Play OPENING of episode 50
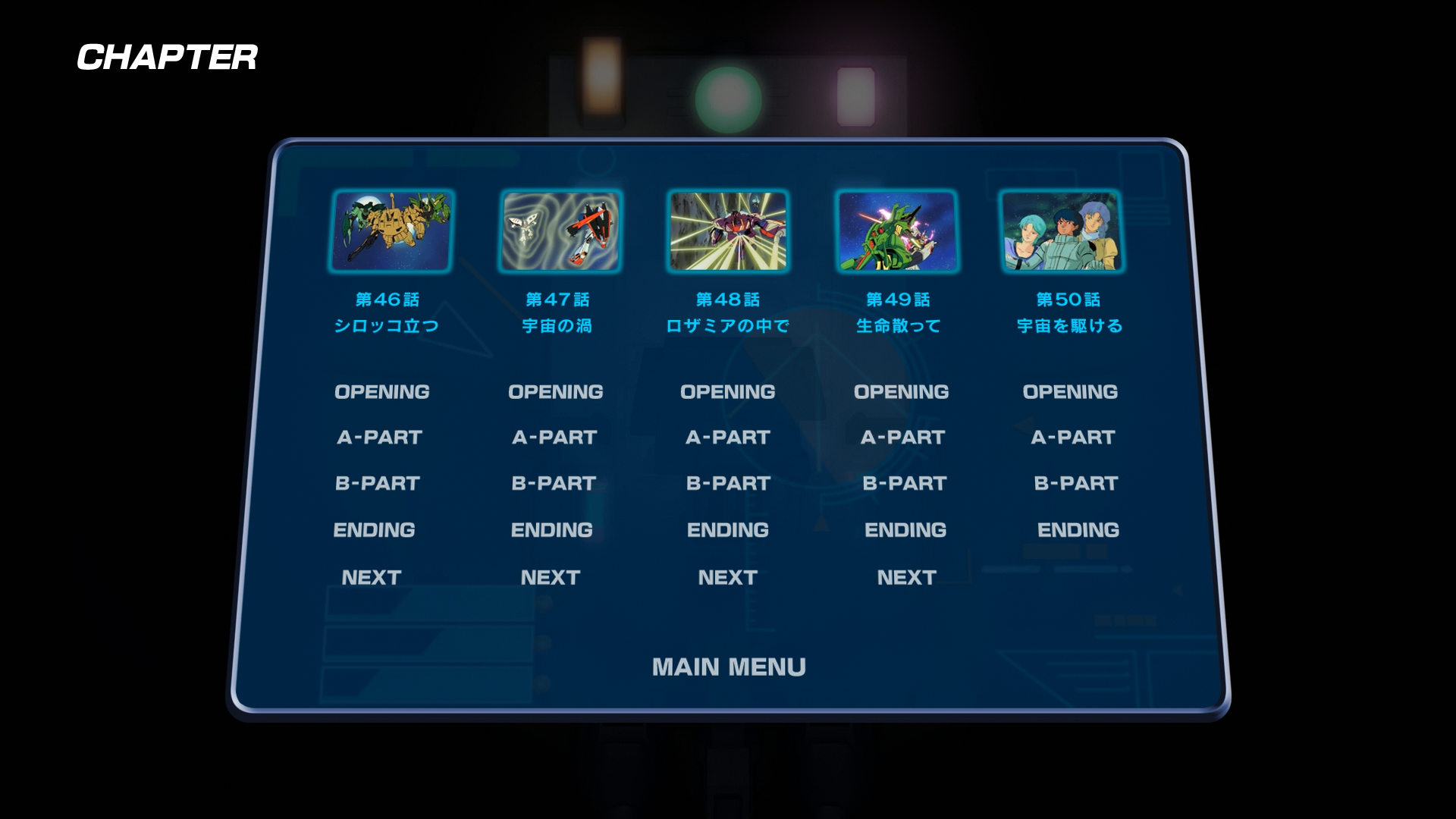1456x819 pixels. click(x=1070, y=392)
